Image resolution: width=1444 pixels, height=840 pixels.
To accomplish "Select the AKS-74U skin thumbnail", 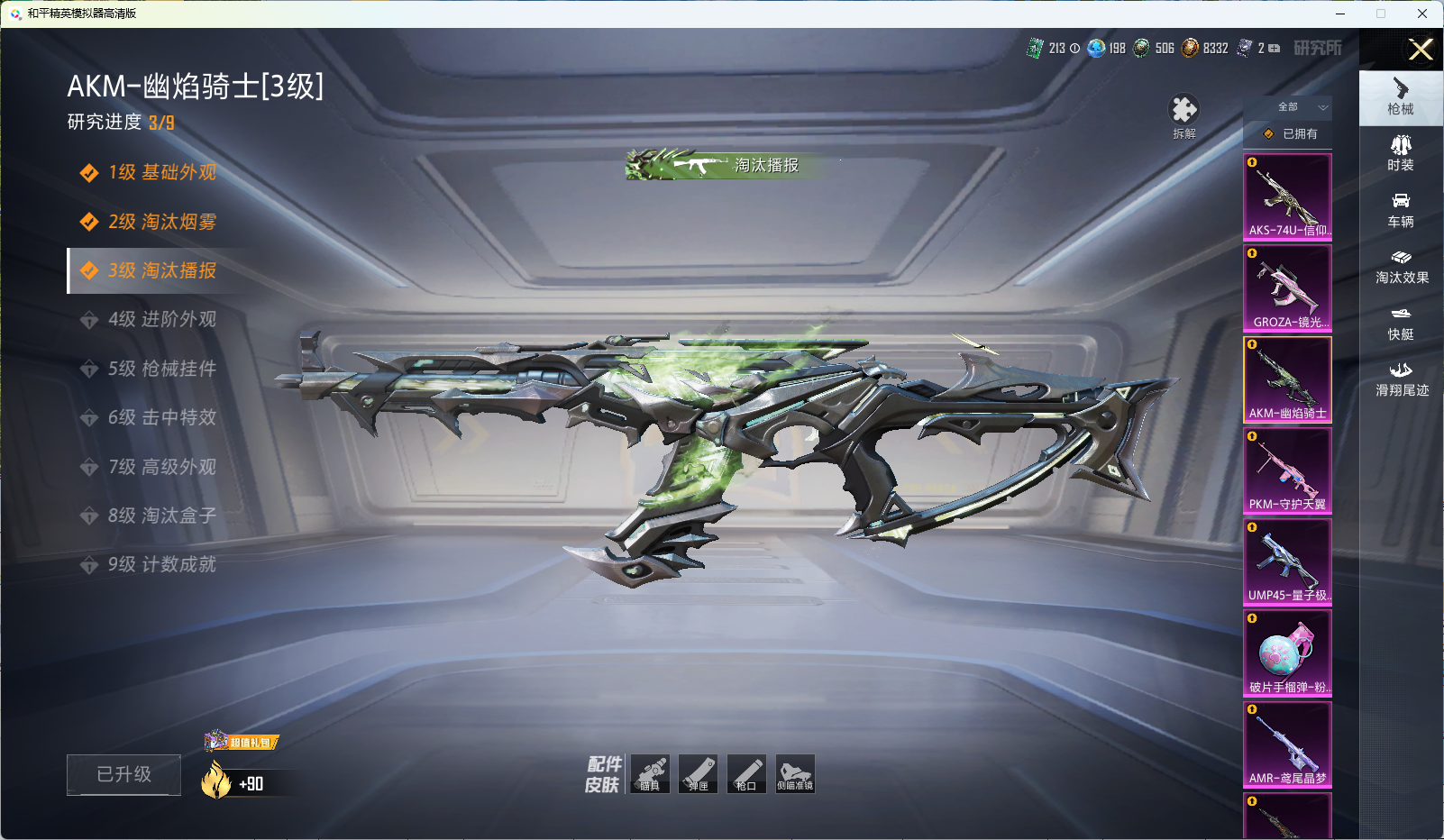I will pyautogui.click(x=1287, y=196).
